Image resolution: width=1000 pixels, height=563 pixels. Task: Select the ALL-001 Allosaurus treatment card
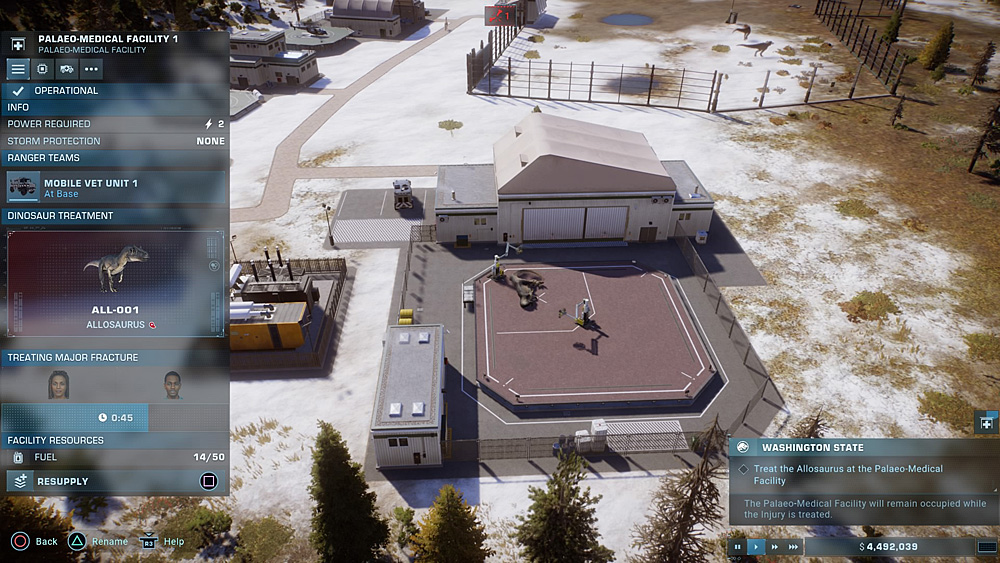(116, 284)
